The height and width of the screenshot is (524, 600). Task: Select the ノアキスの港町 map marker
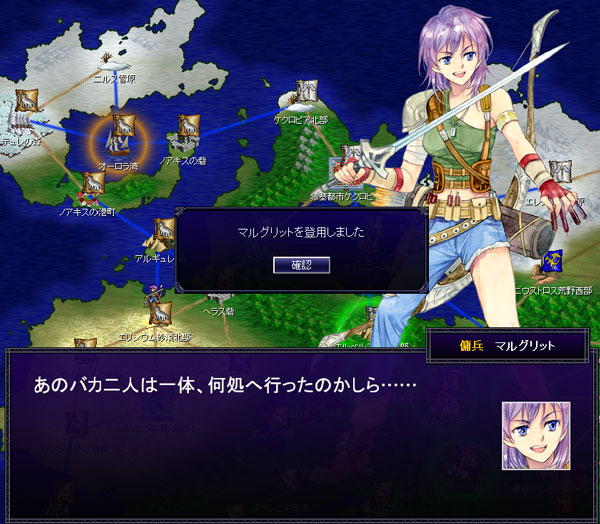pyautogui.click(x=91, y=184)
